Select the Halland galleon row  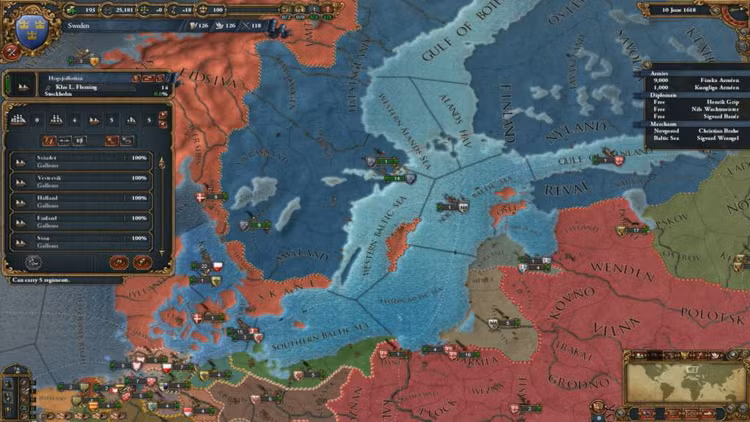[x=82, y=198]
